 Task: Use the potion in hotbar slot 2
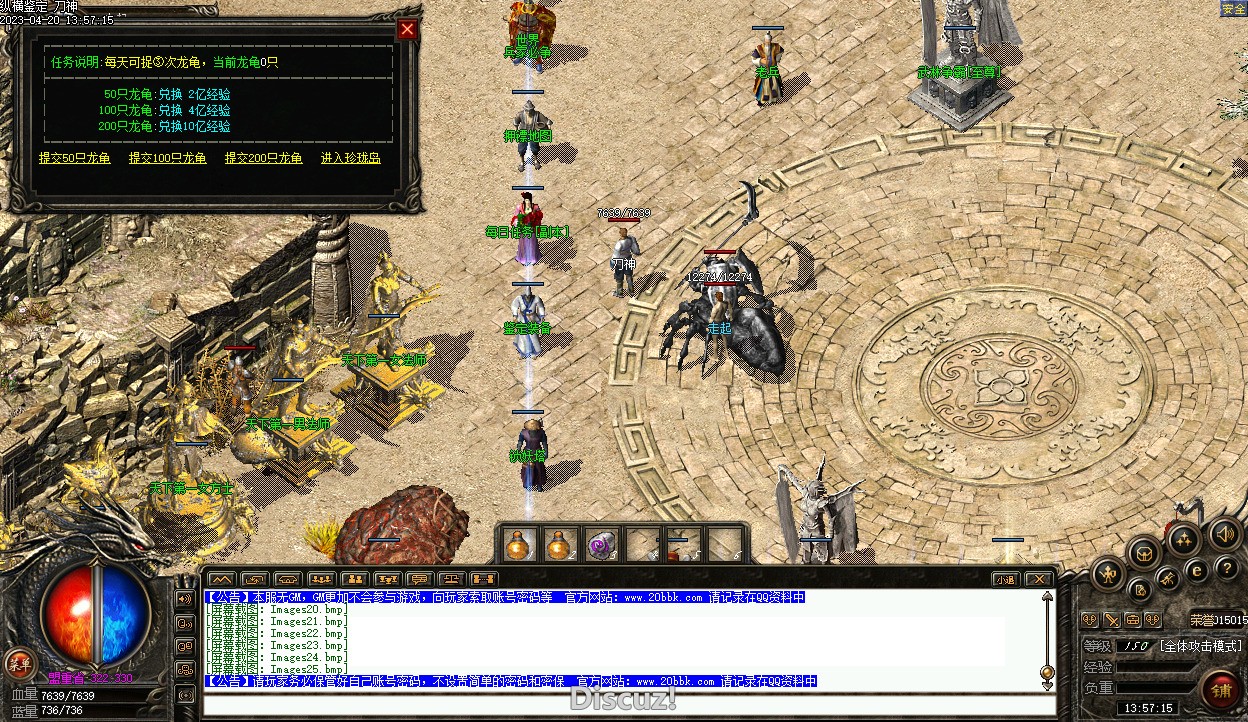pos(558,544)
